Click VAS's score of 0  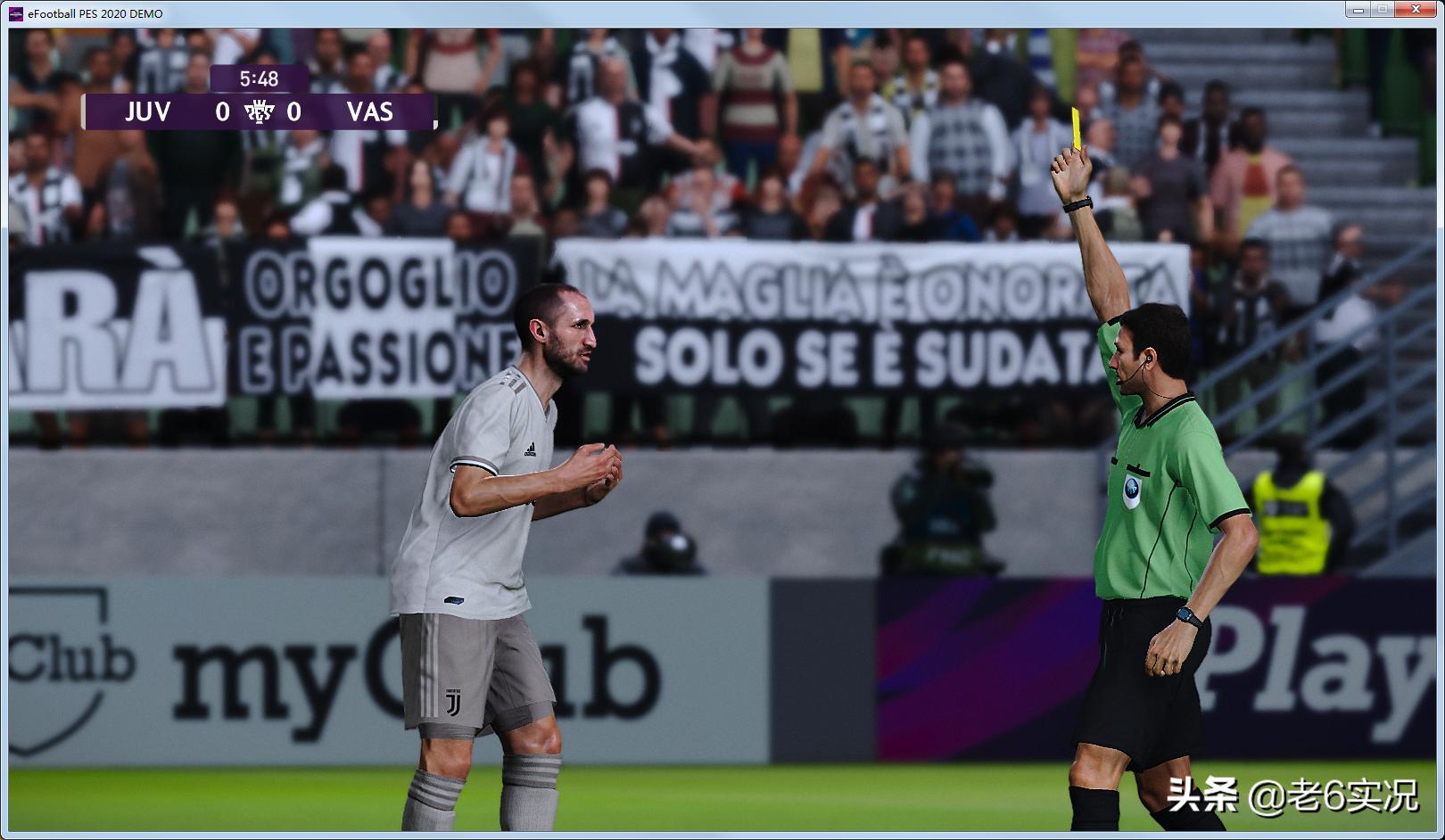pos(295,113)
